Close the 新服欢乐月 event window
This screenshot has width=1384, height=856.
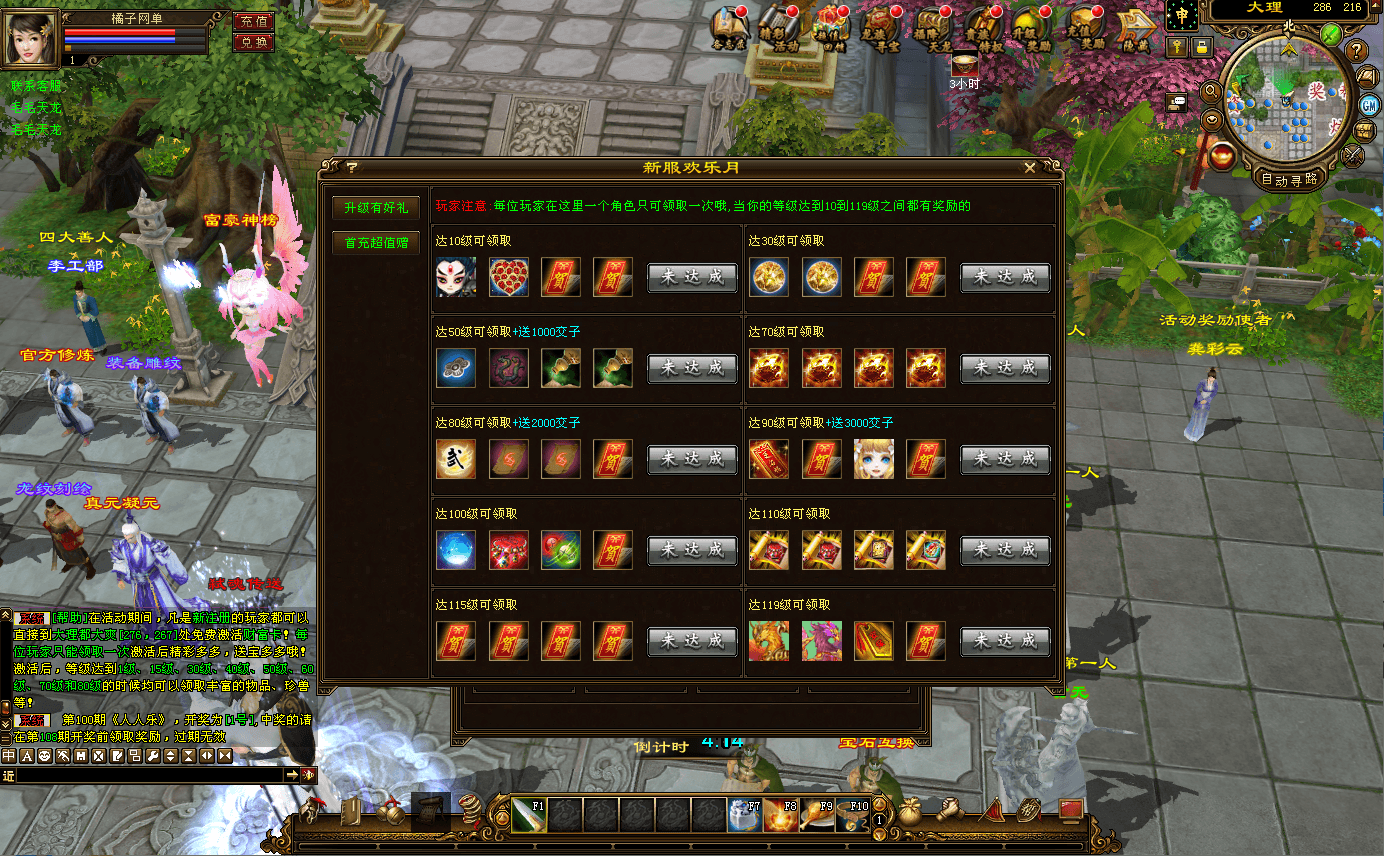point(1030,168)
